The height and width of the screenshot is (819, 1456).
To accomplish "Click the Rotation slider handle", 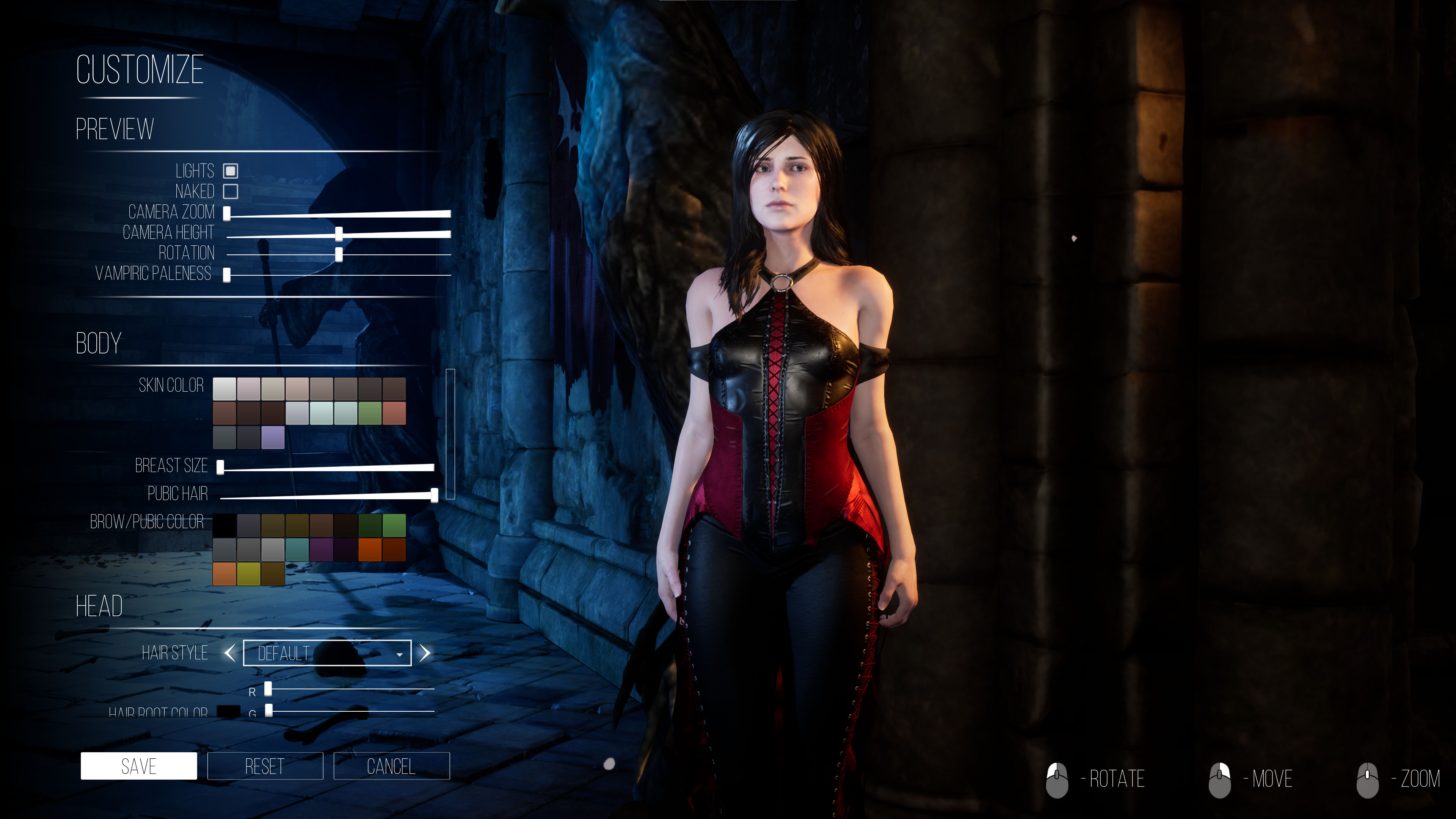I will 339,254.
